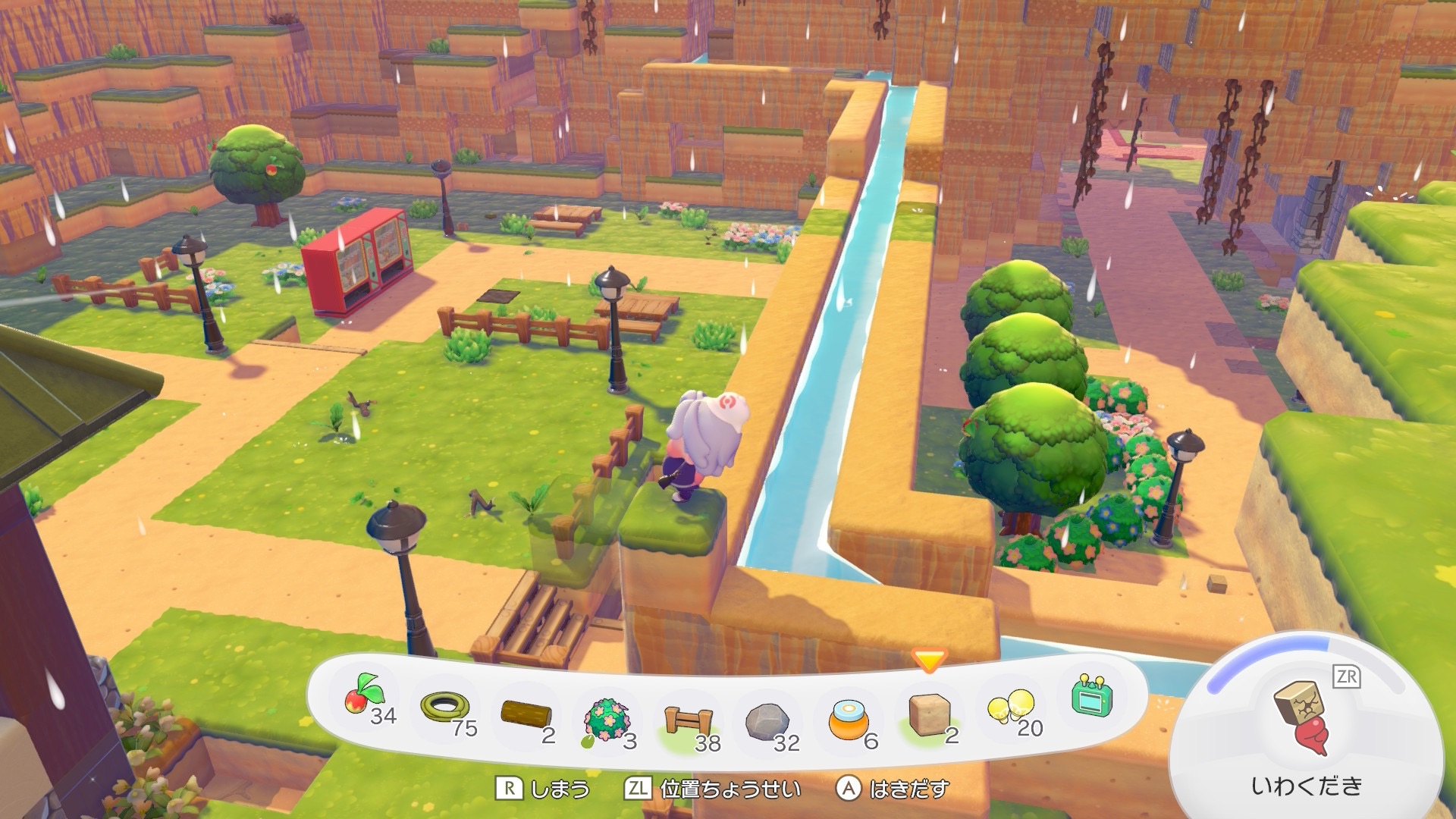1456x819 pixels.
Task: Select the yellow fluff balls slot
Action: (1011, 708)
